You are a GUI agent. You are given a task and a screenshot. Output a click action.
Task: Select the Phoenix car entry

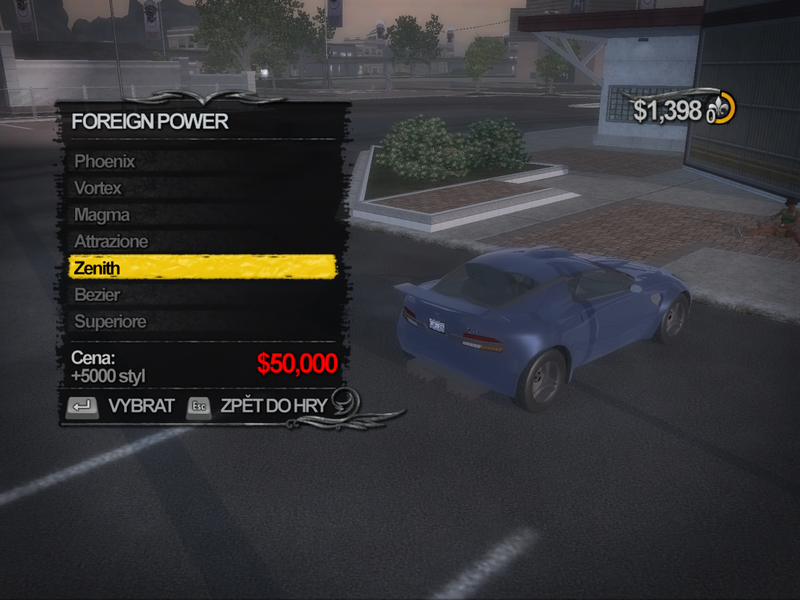pyautogui.click(x=105, y=161)
